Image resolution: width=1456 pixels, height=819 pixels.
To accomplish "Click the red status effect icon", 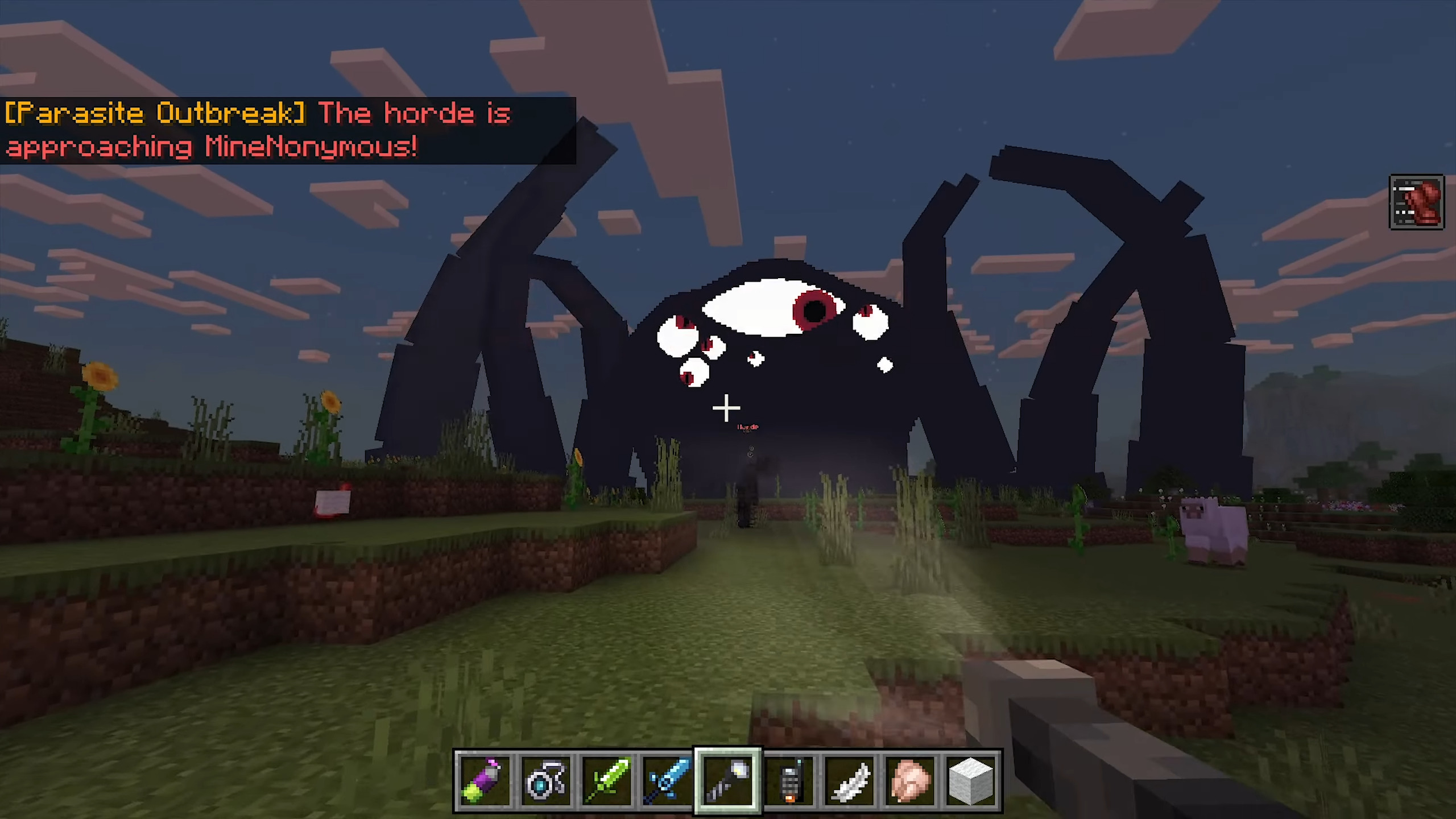I will click(1416, 202).
